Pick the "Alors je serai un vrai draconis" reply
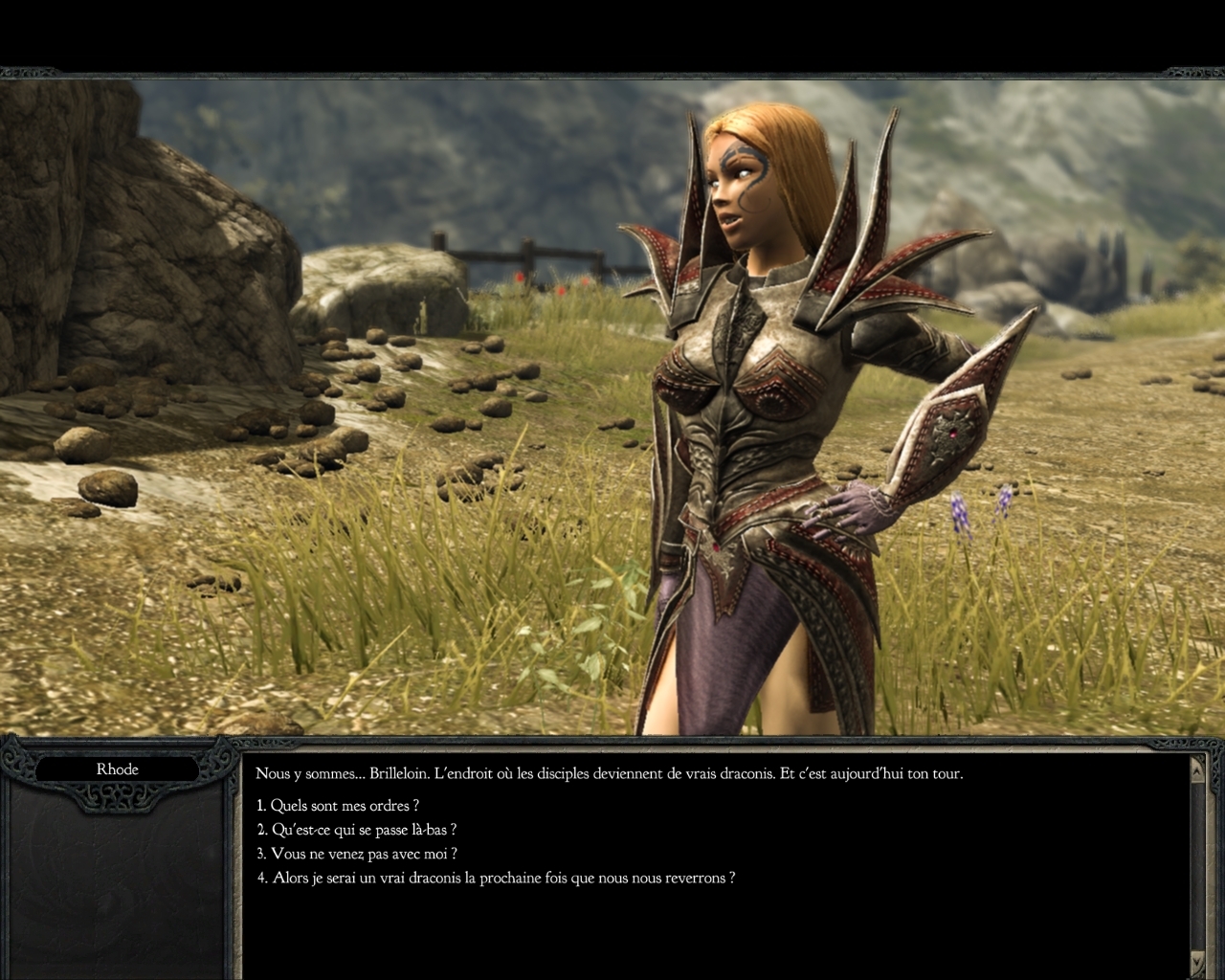 coord(496,878)
